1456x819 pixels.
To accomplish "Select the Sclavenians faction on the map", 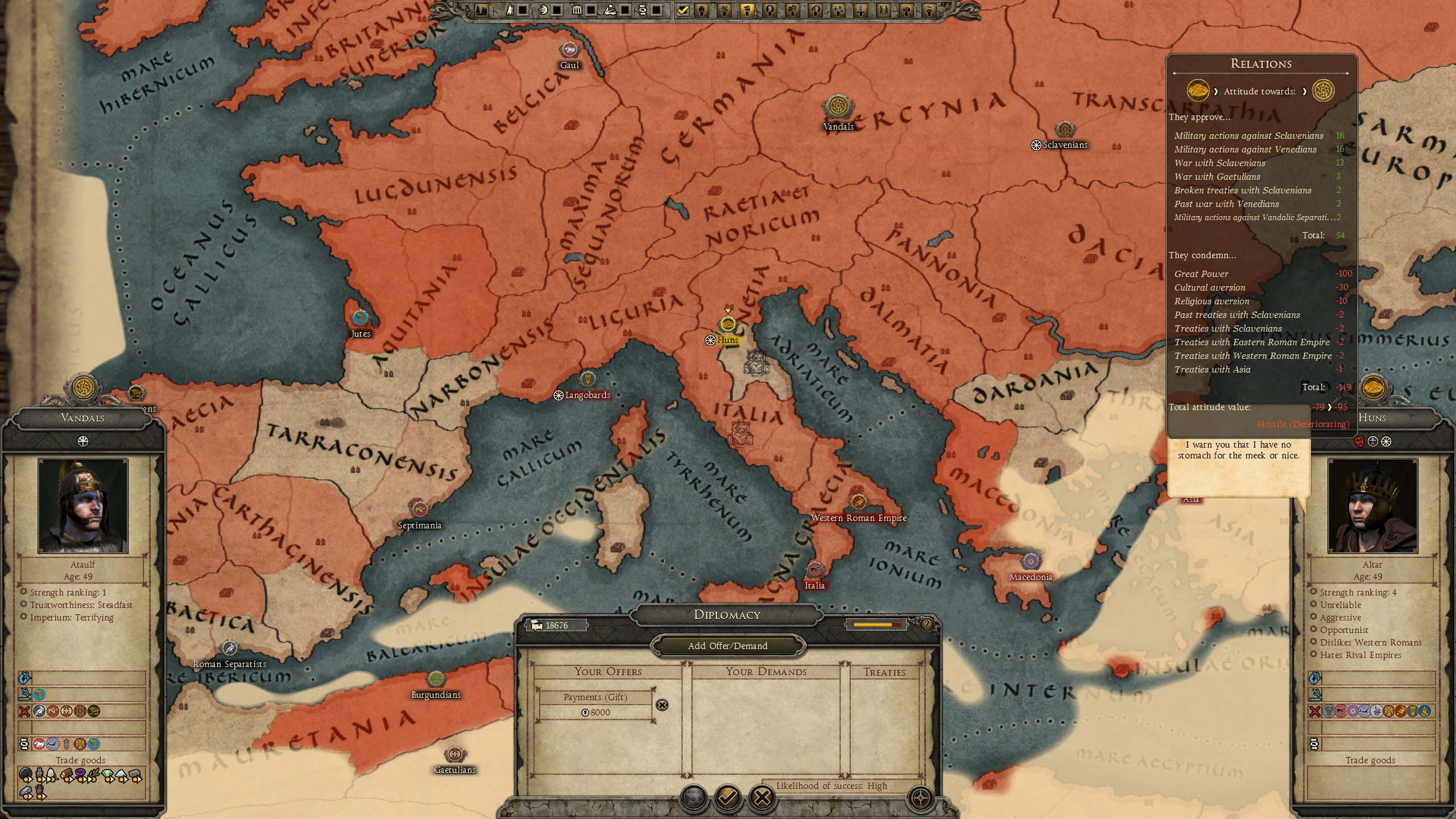I will (x=1064, y=130).
